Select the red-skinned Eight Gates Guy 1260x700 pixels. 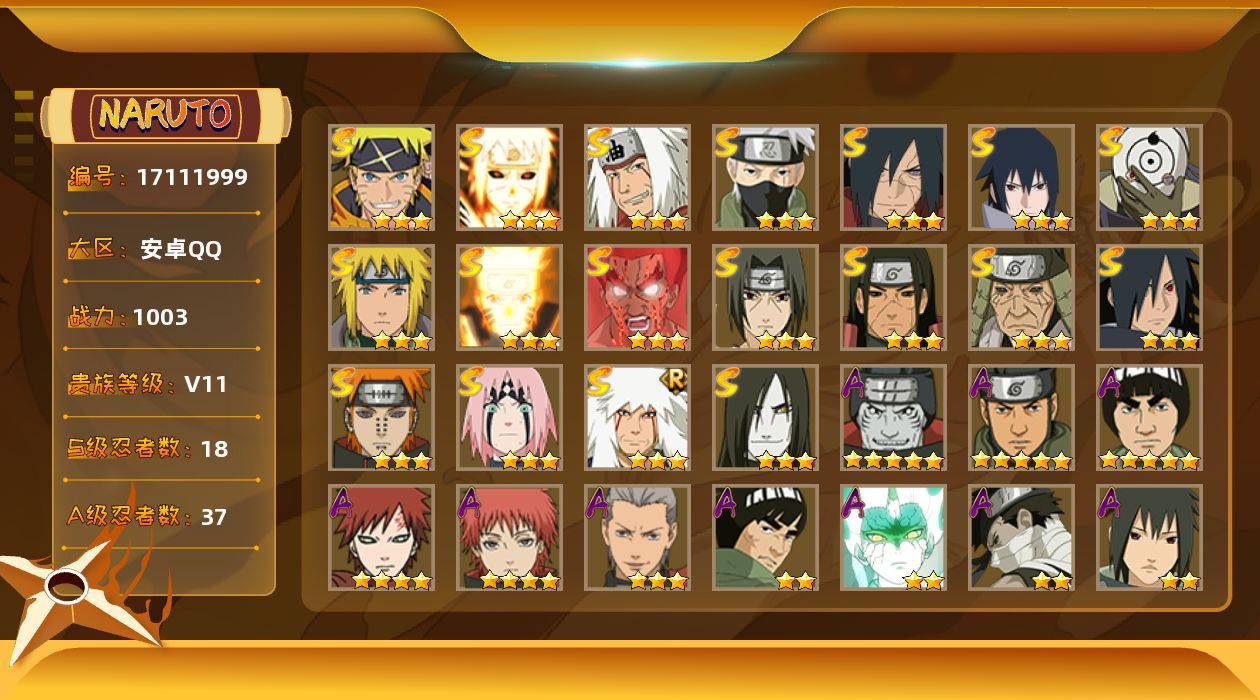pos(637,297)
